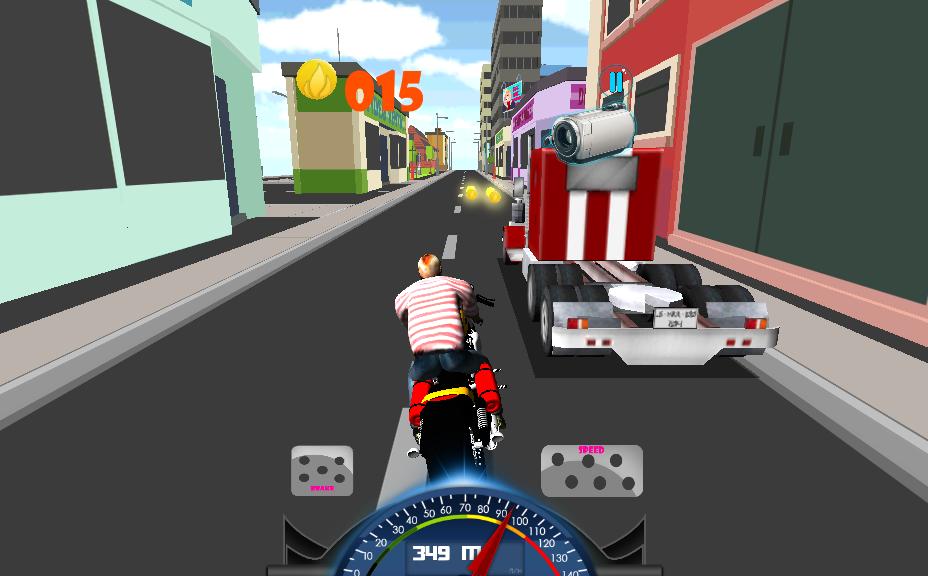Image resolution: width=928 pixels, height=576 pixels.
Task: Hit the Speed accelerator pedal
Action: 591,471
